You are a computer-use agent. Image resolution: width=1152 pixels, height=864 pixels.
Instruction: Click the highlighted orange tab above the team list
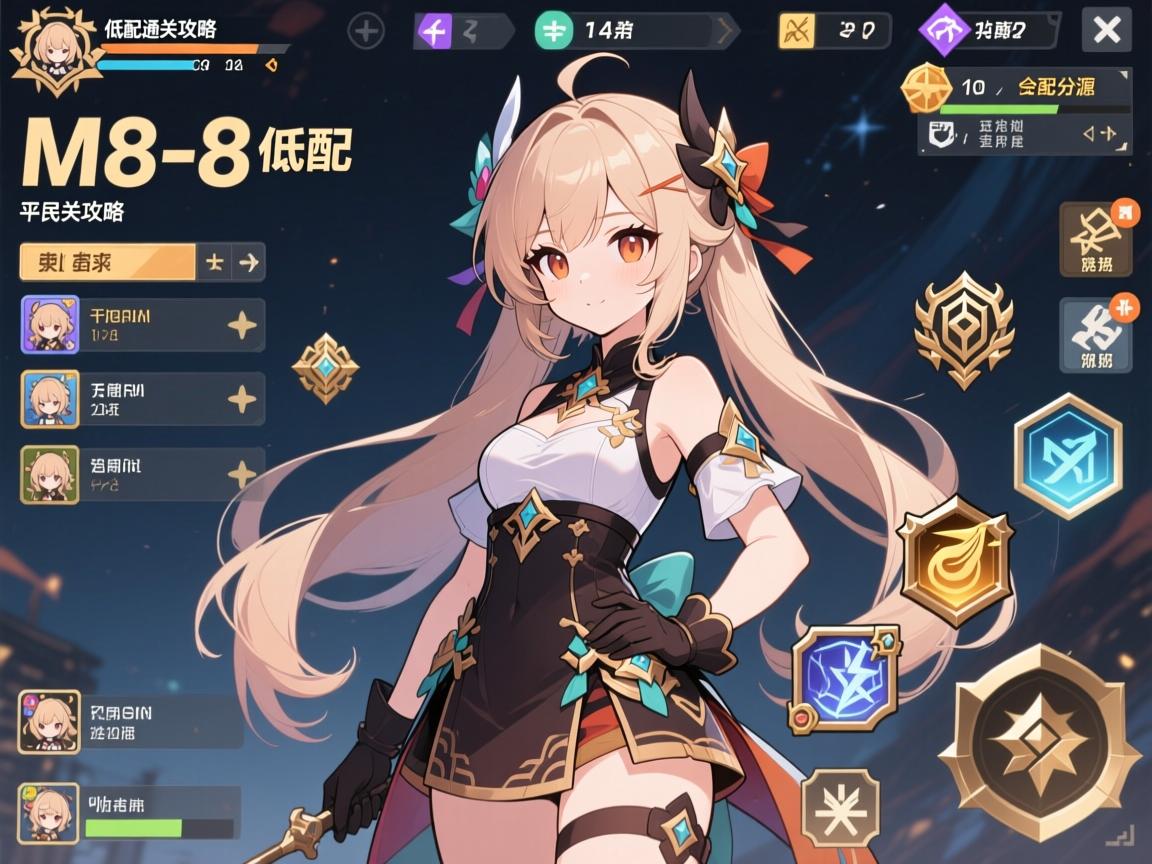tap(107, 262)
